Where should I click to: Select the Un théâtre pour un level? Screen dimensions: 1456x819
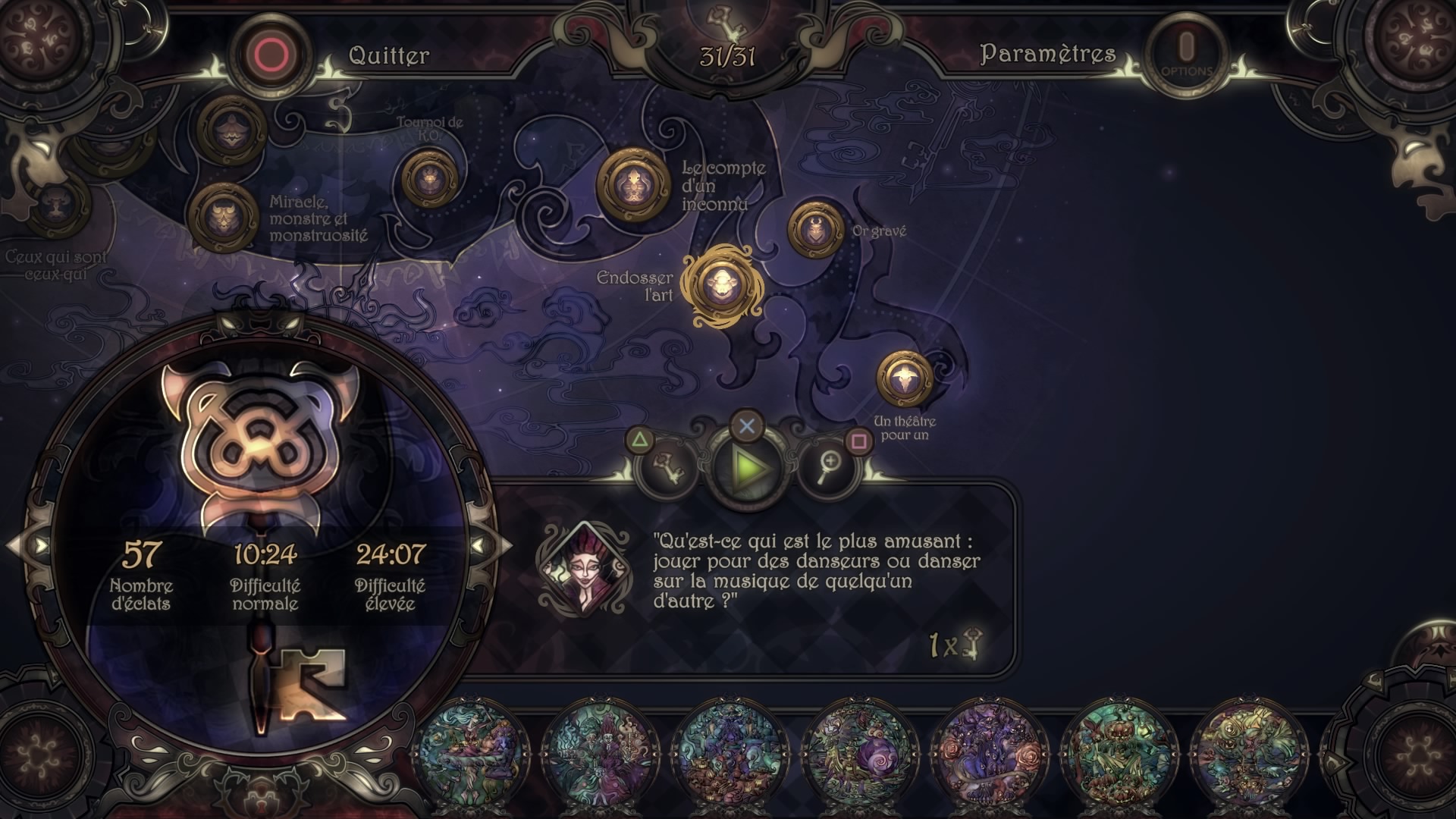pyautogui.click(x=904, y=378)
